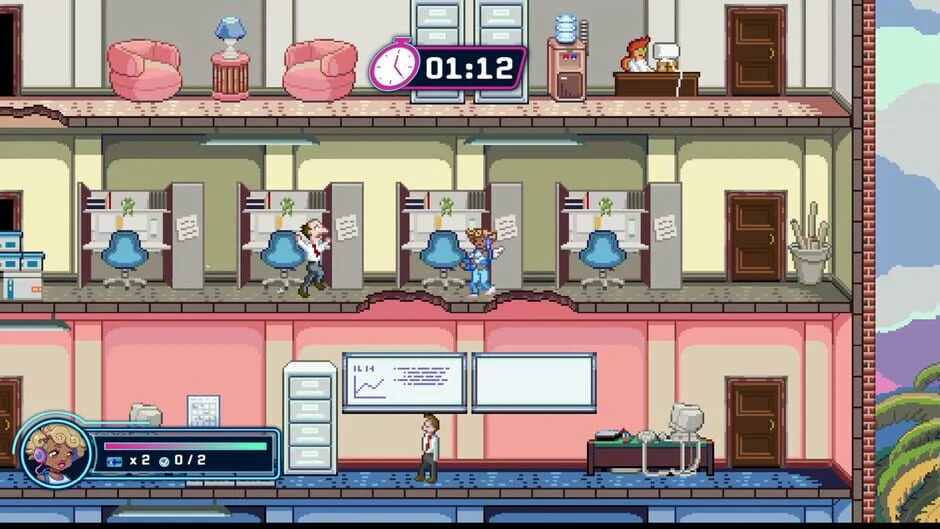This screenshot has height=529, width=940.
Task: Click the blonde character portrait in the HUD
Action: 53,451
